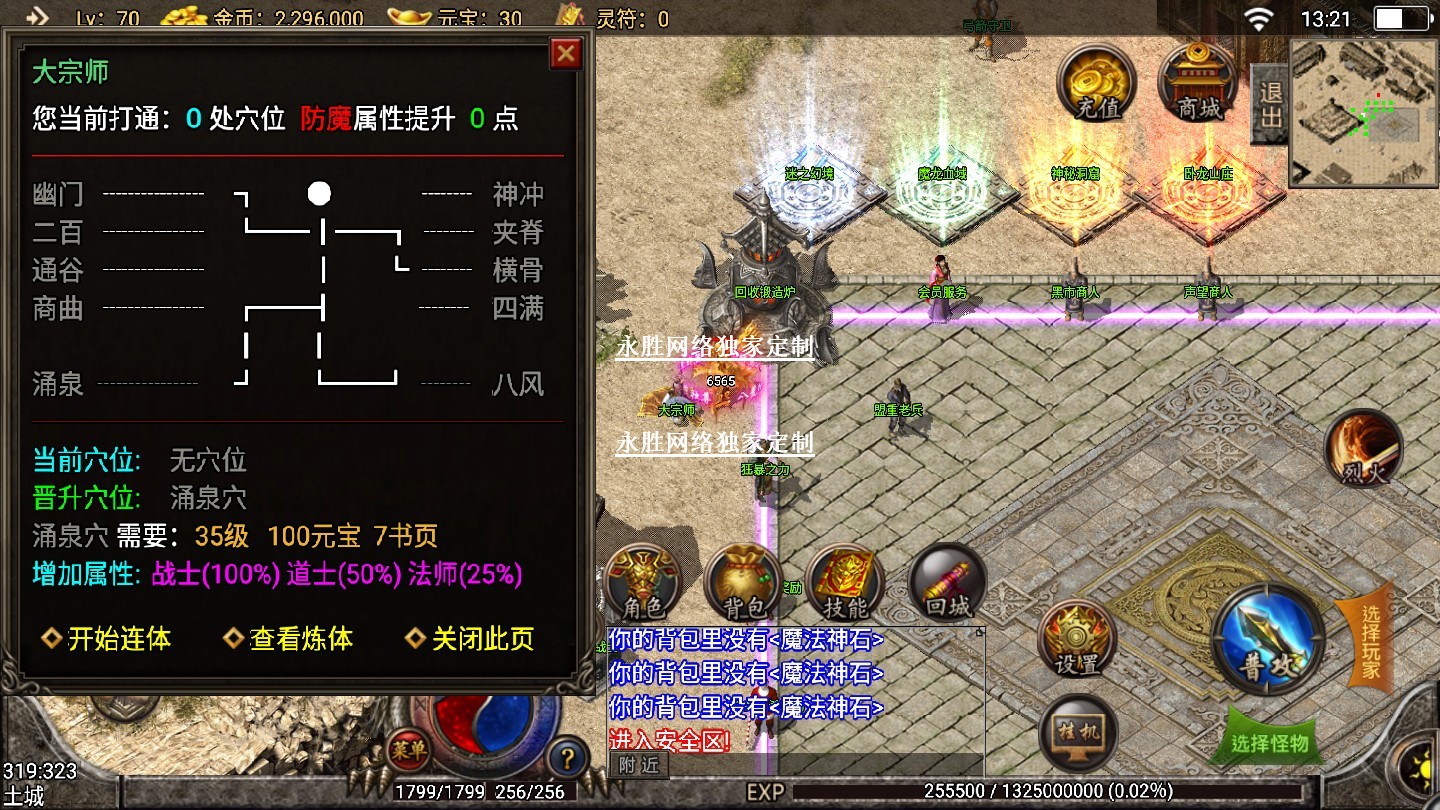Switch chat to the 附近 channel
Image resolution: width=1440 pixels, height=810 pixels.
638,765
